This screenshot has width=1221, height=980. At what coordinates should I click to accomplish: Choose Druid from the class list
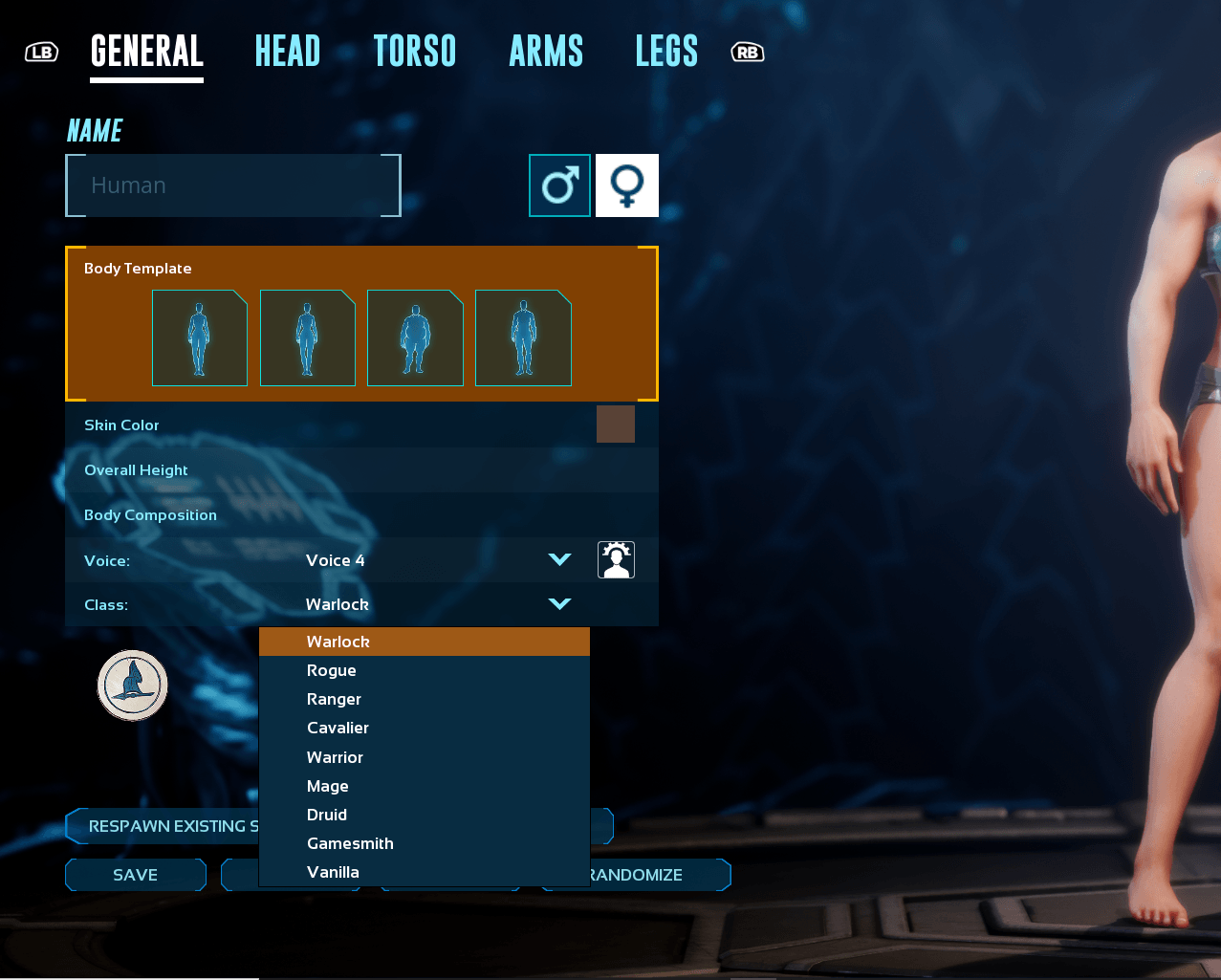pyautogui.click(x=326, y=816)
